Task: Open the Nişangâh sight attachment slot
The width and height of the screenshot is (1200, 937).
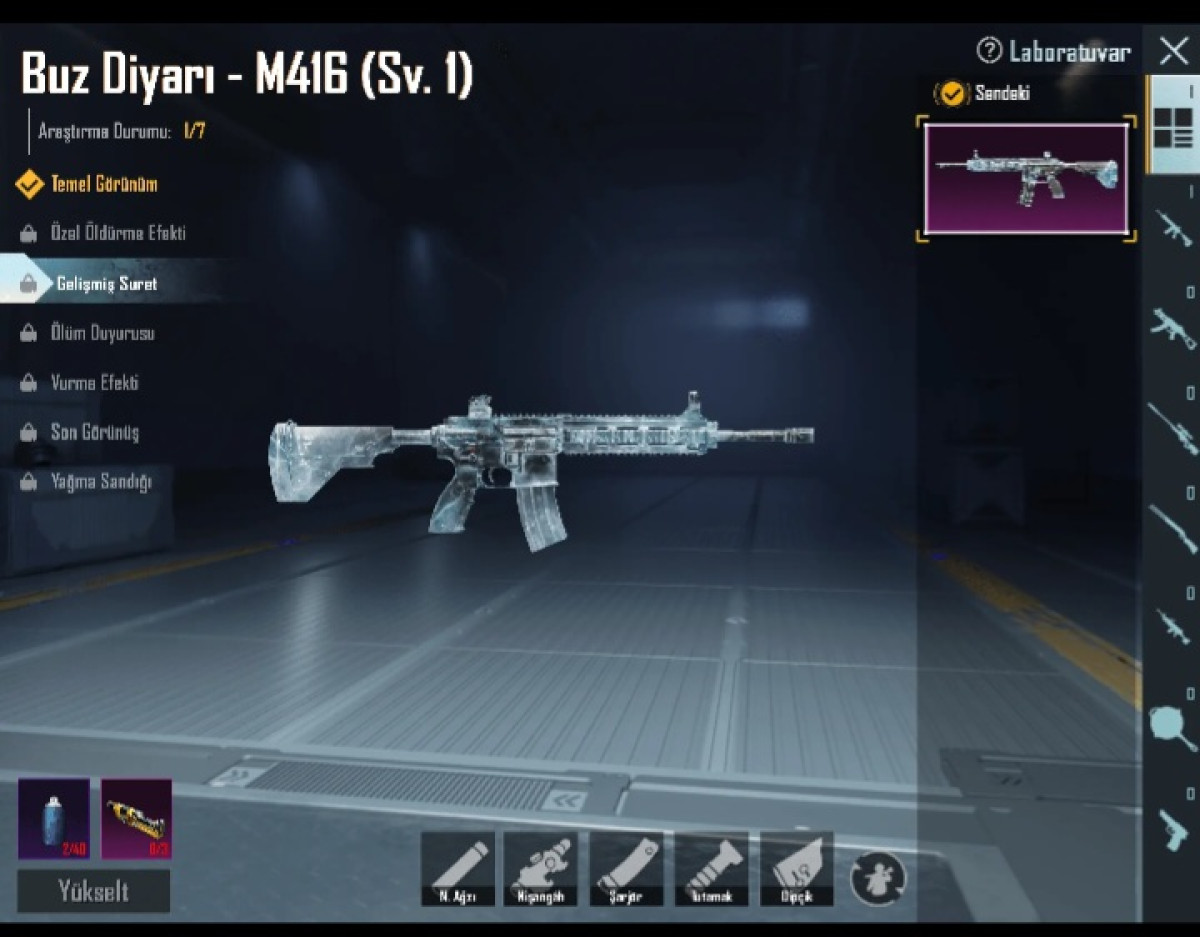Action: pyautogui.click(x=540, y=869)
